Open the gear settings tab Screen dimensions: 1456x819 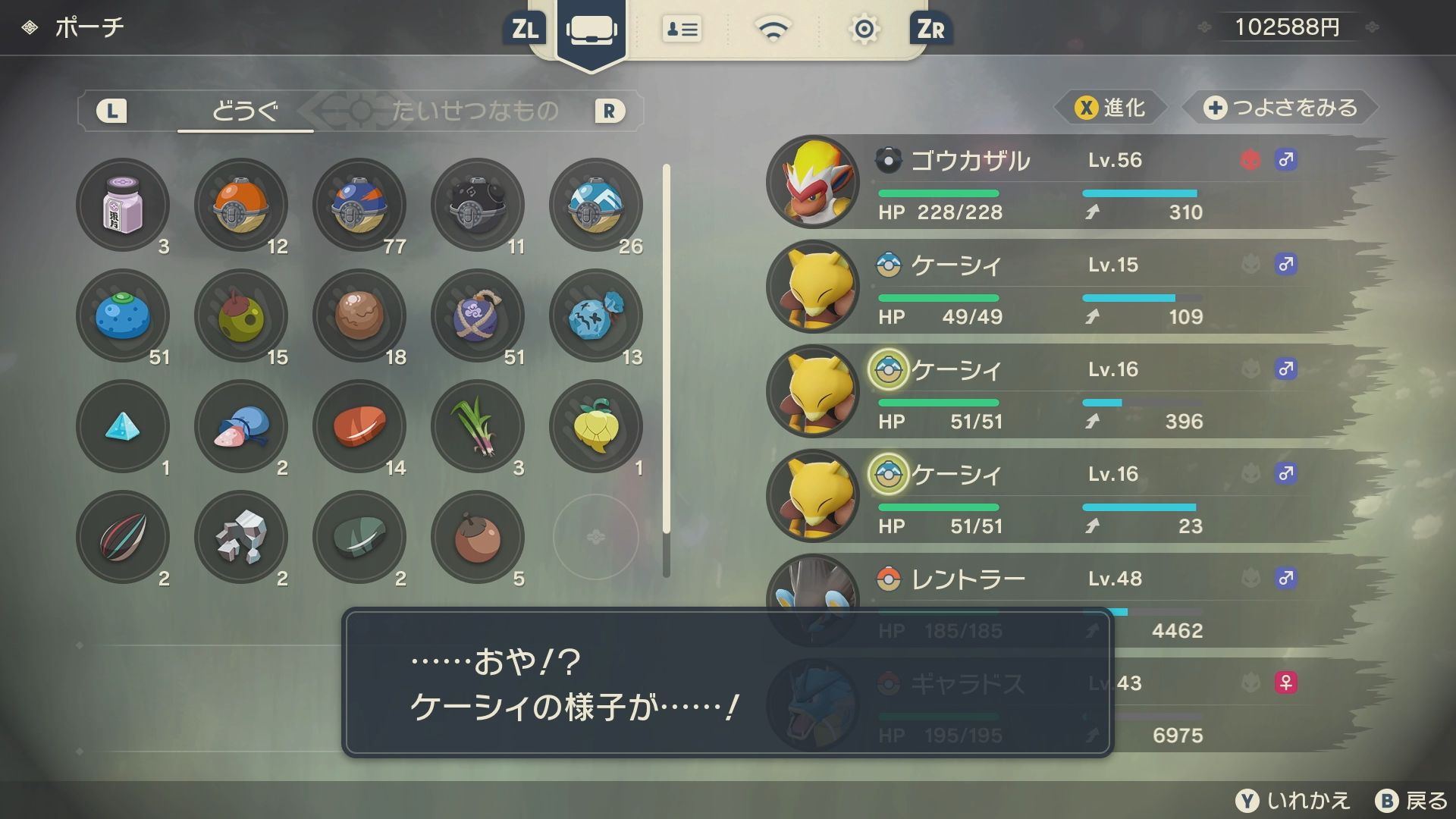point(864,30)
